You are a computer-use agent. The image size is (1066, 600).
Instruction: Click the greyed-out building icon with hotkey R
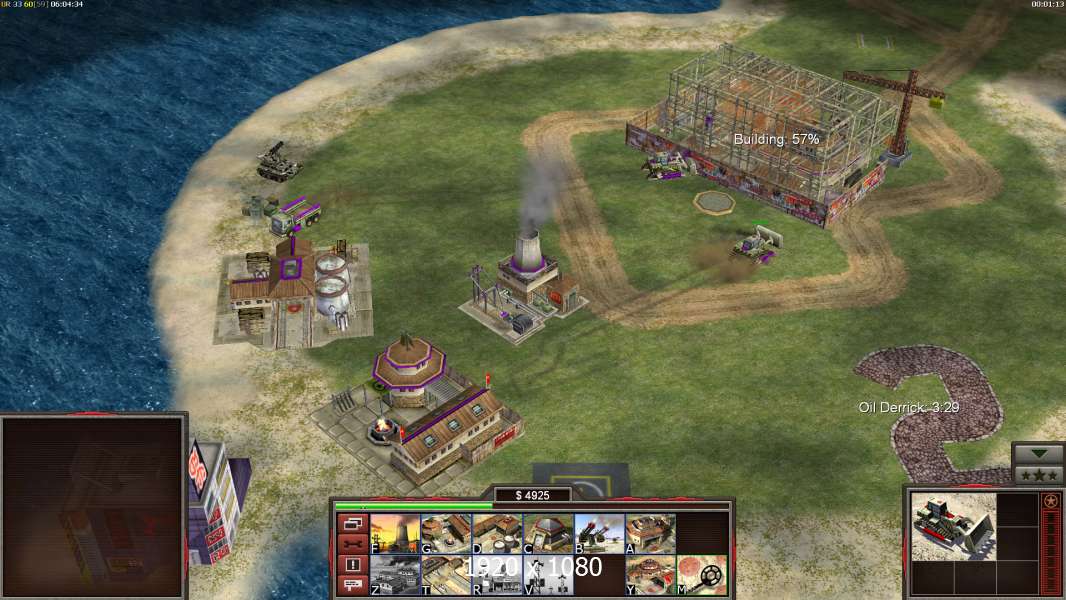(497, 575)
